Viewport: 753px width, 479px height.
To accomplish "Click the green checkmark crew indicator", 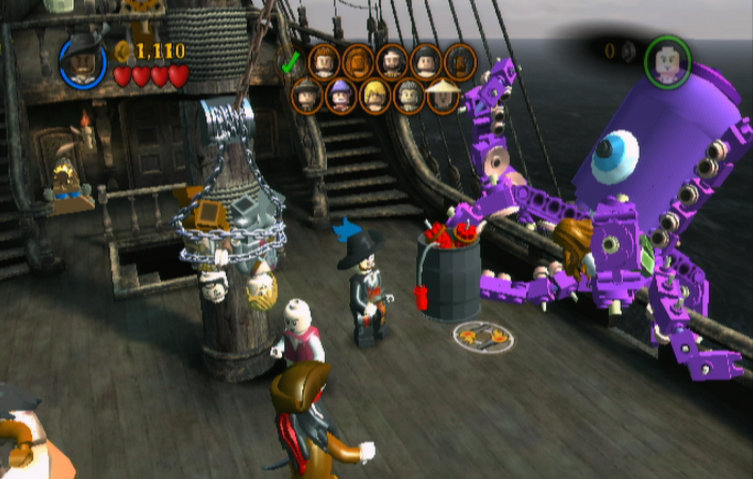I will [291, 62].
